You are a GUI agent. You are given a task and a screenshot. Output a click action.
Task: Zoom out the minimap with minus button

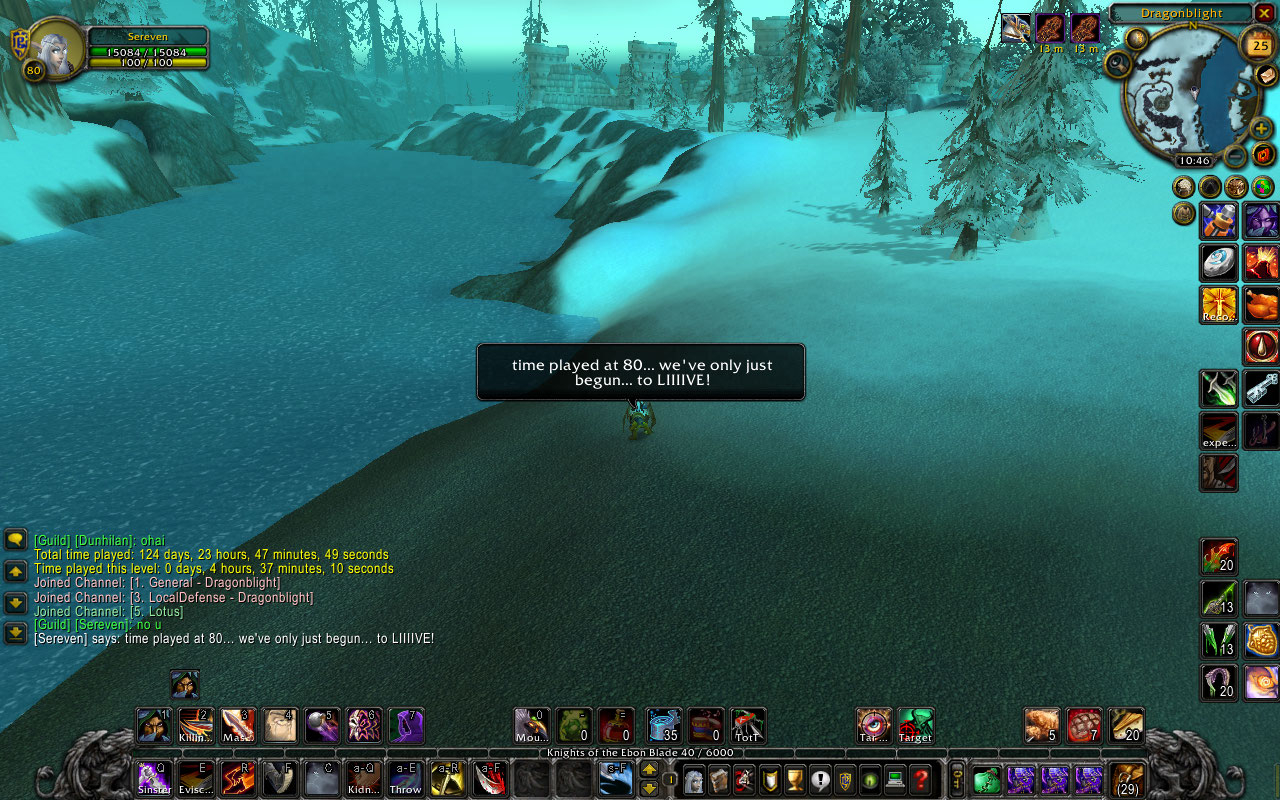pyautogui.click(x=1236, y=156)
